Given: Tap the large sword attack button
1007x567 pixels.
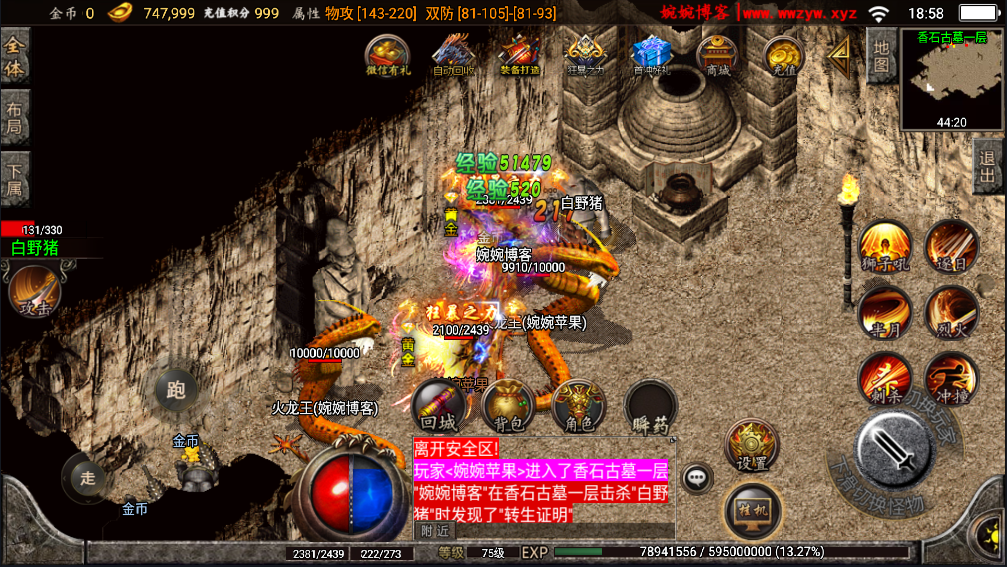Looking at the screenshot, I should click(x=895, y=450).
